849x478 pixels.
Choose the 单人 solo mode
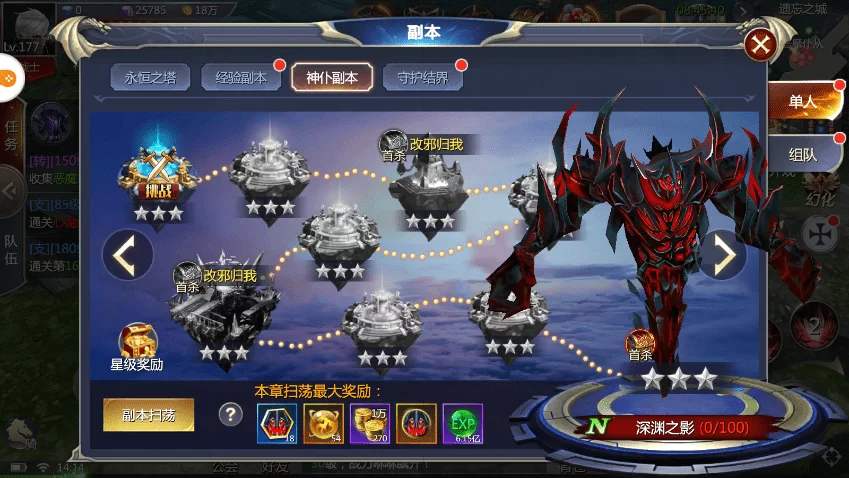click(x=803, y=102)
